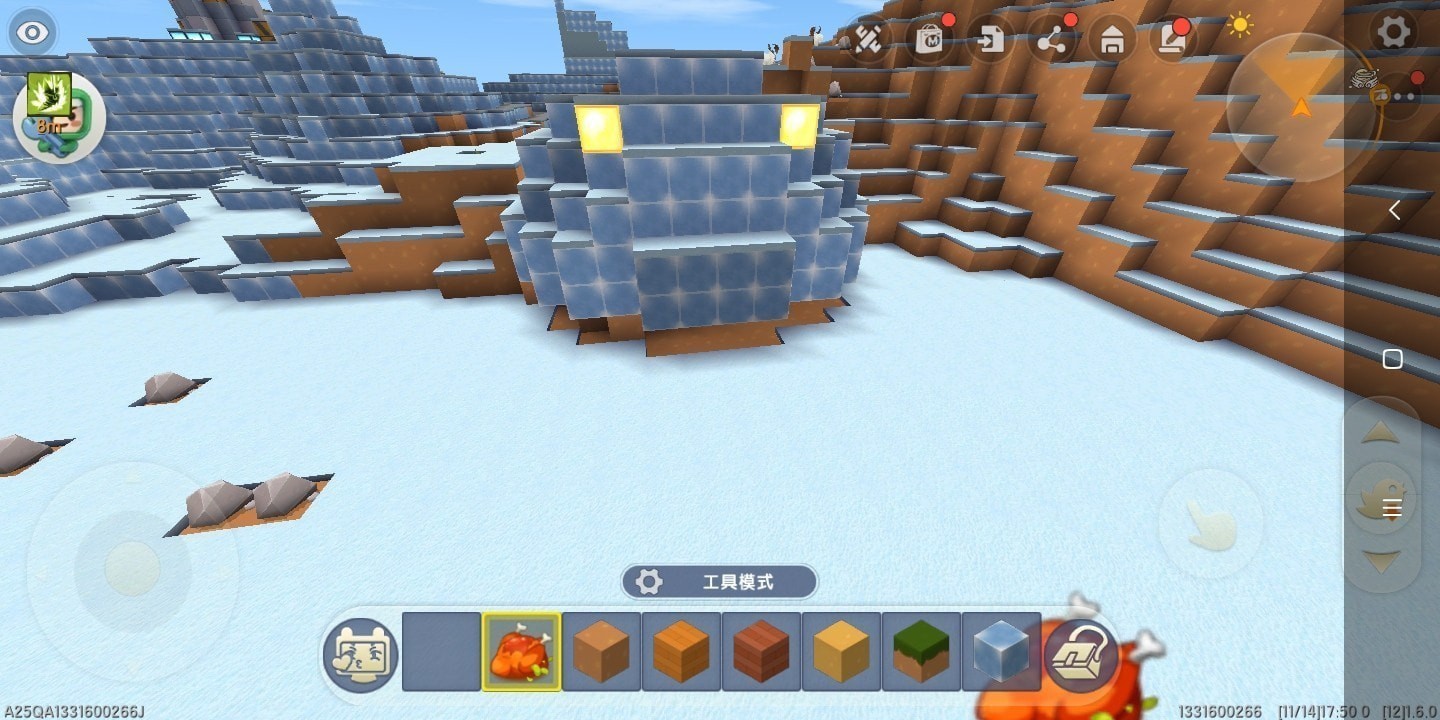Open the backpack inventory button
This screenshot has width=1440, height=720.
tap(1081, 655)
